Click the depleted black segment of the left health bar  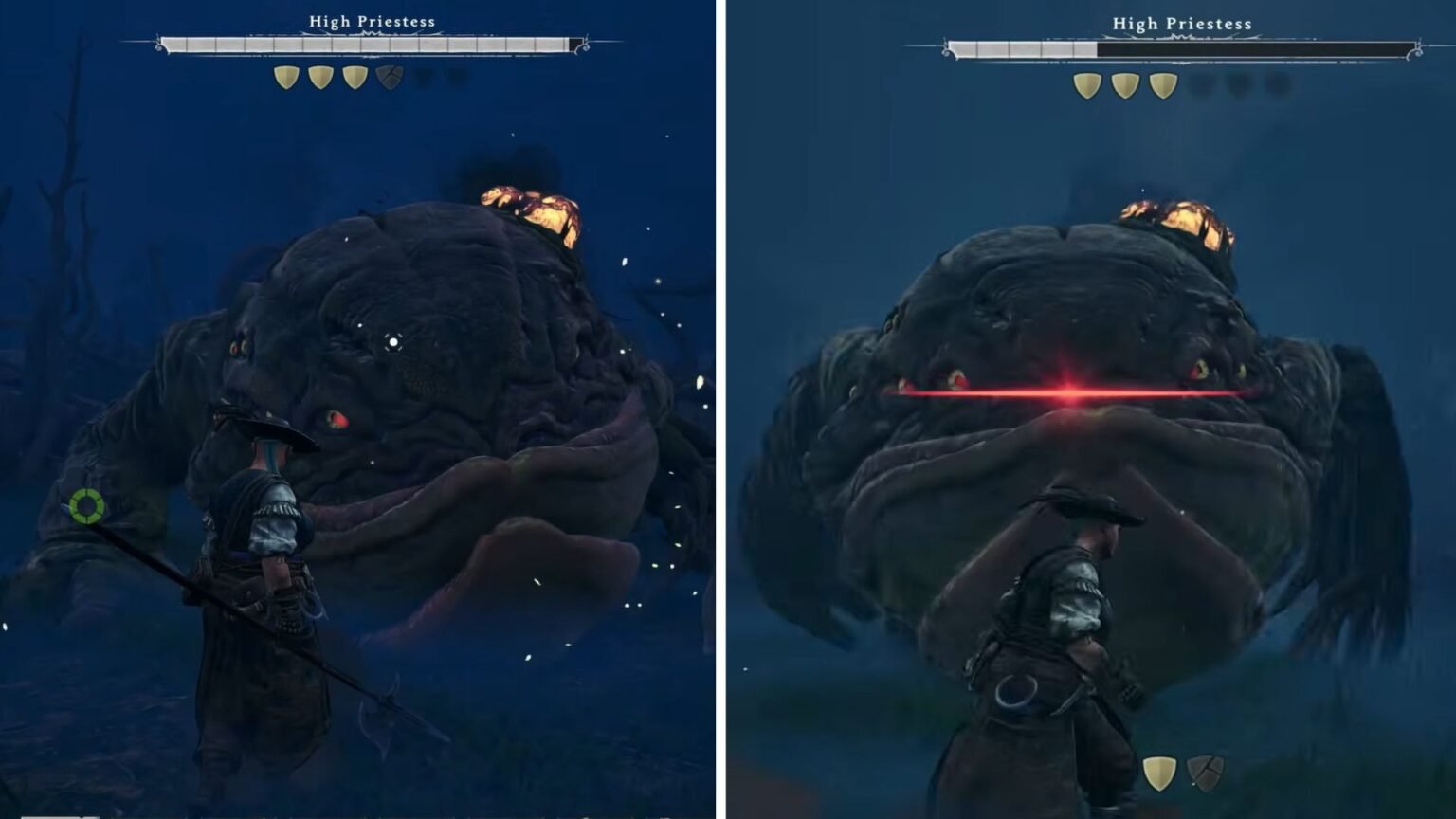(578, 42)
